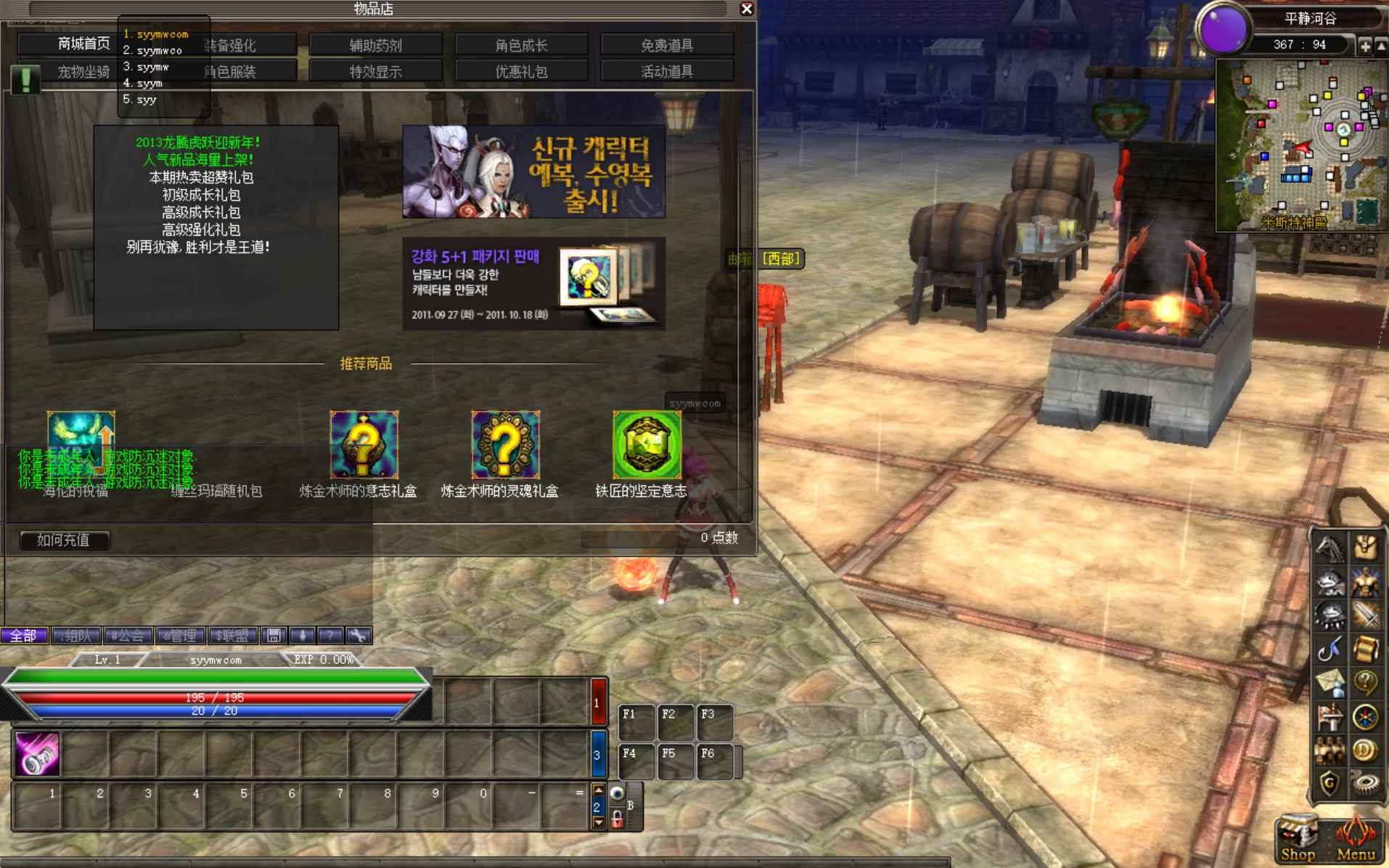
Task: Click the 如何充值 recharge button
Action: pos(64,540)
